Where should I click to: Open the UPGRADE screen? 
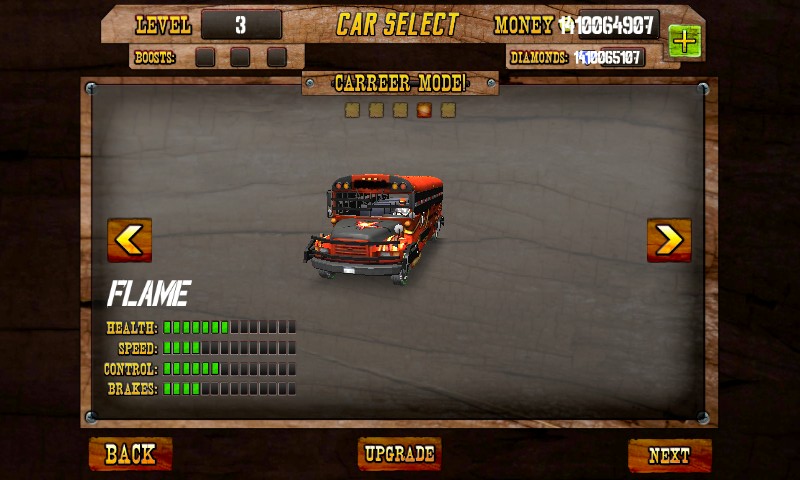(399, 454)
